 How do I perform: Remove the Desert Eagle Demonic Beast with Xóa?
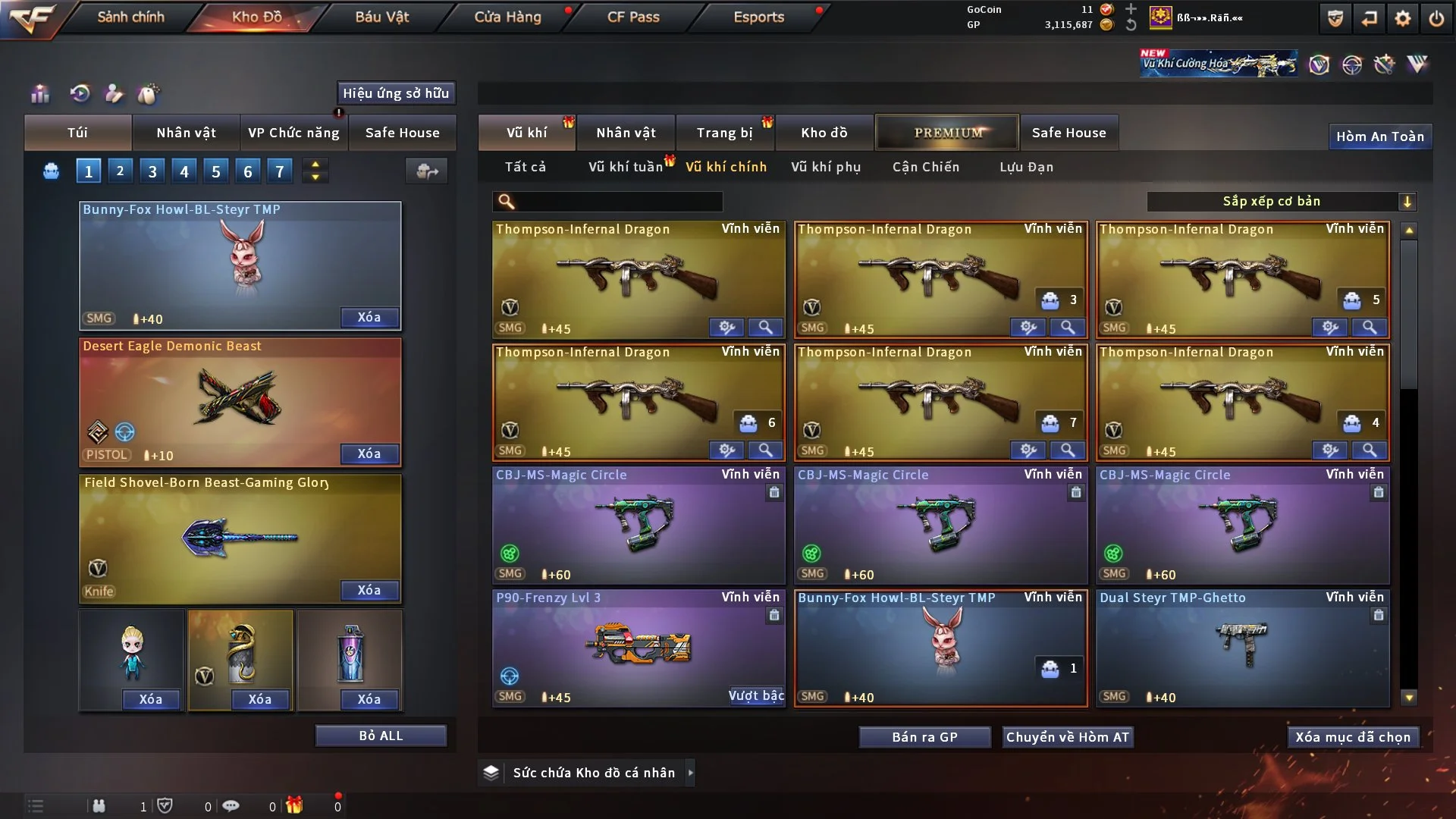point(369,453)
